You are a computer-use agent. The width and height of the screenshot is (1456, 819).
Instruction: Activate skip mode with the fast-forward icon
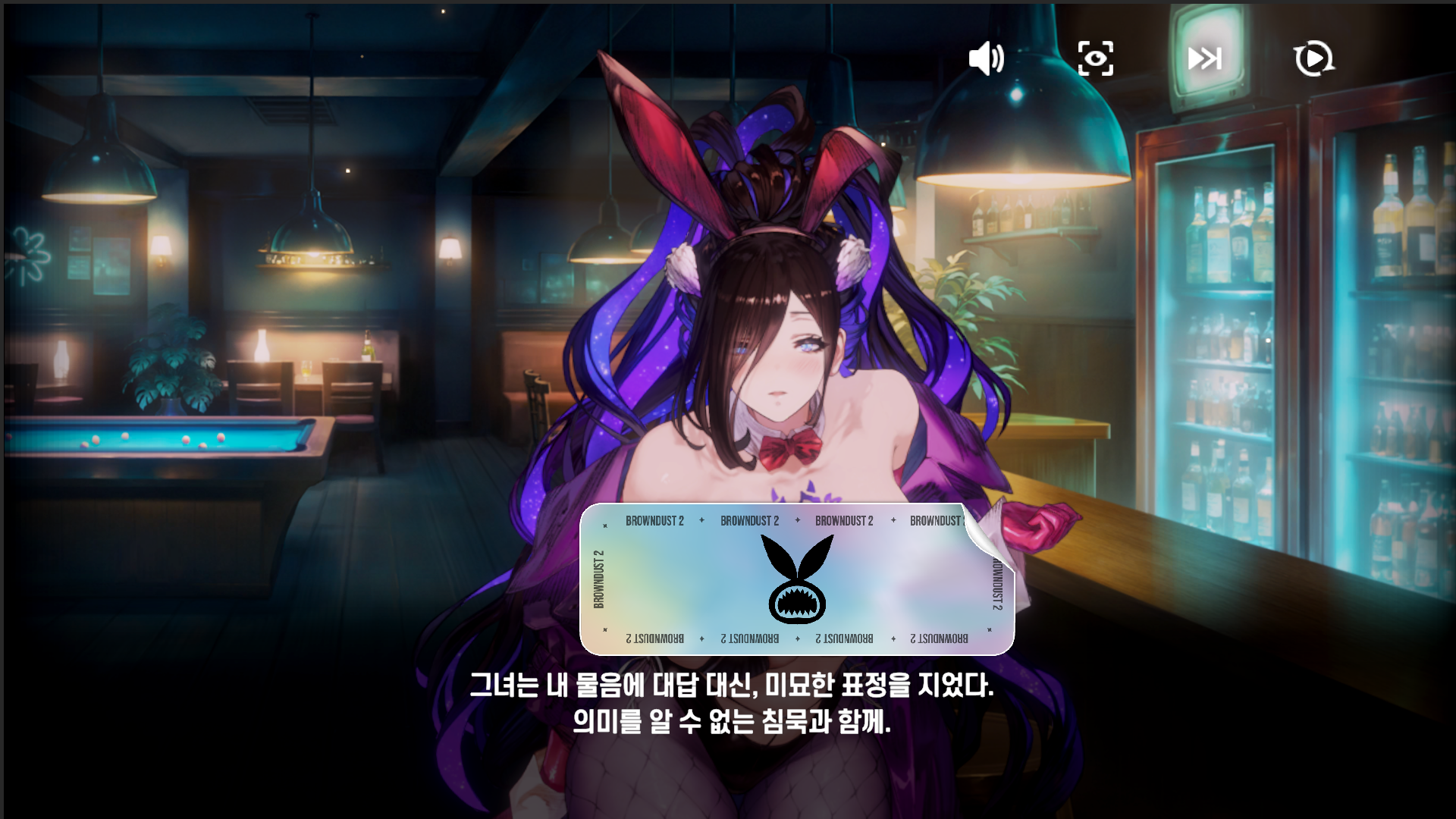pos(1205,58)
